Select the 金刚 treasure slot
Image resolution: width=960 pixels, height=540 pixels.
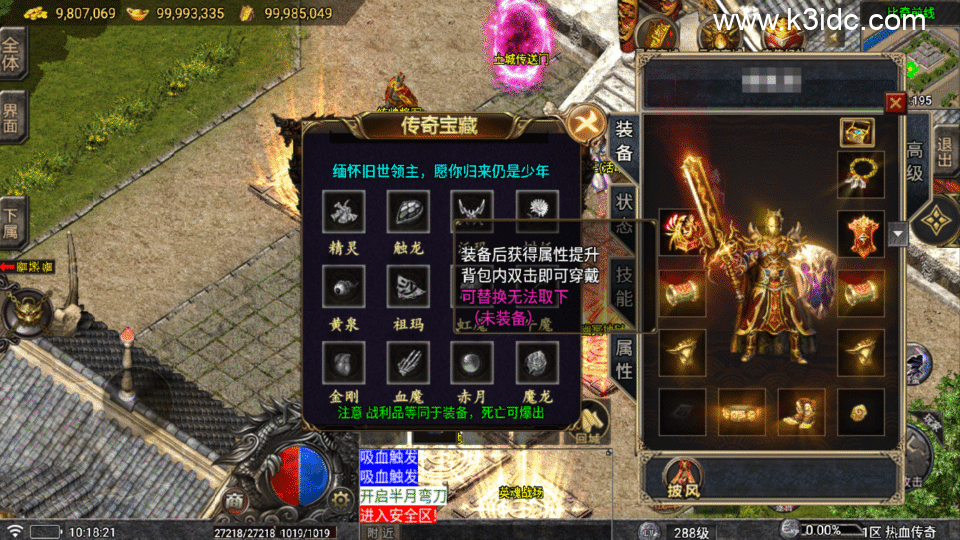coord(344,362)
